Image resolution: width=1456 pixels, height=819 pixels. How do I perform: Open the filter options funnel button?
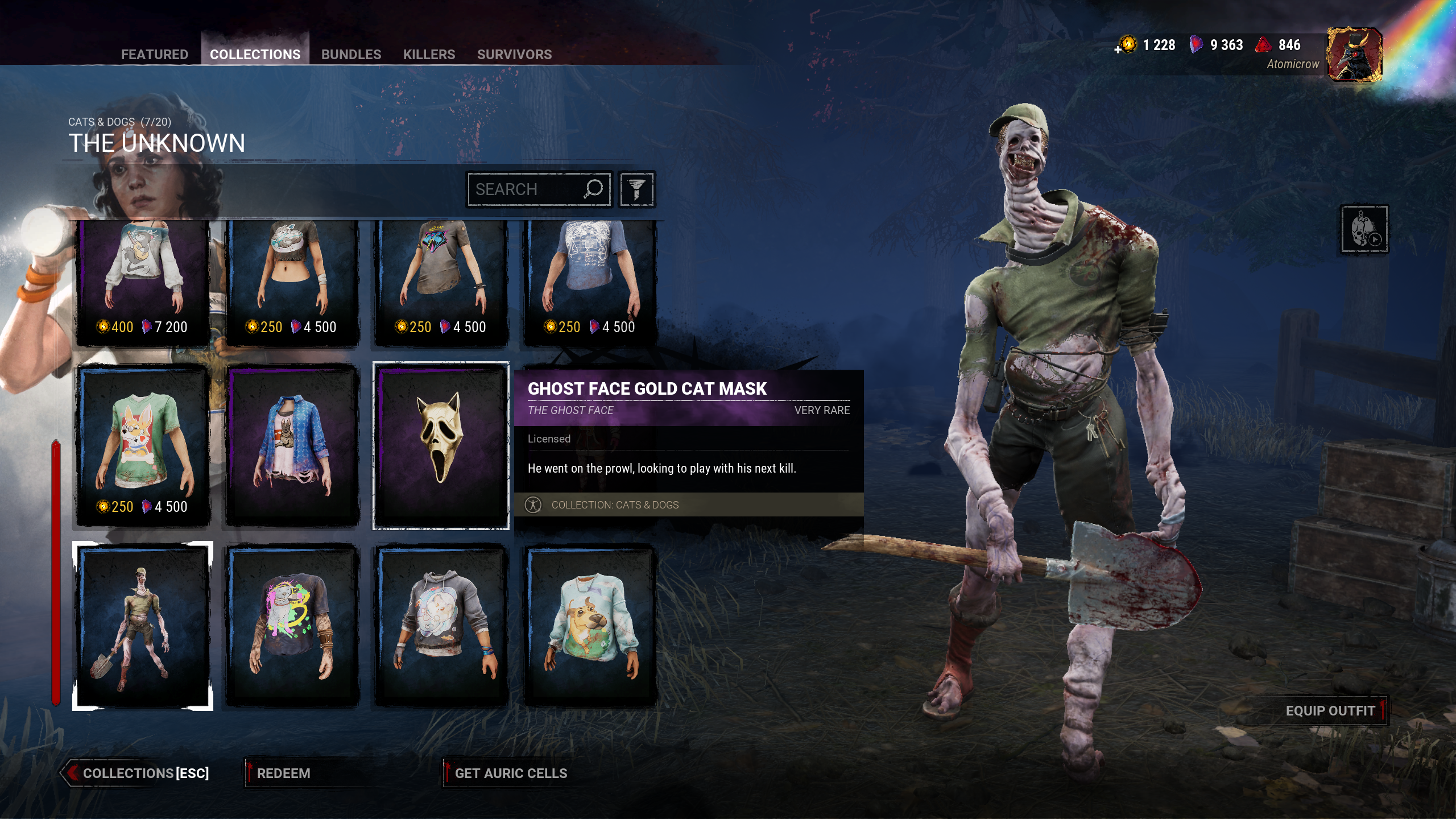click(636, 189)
